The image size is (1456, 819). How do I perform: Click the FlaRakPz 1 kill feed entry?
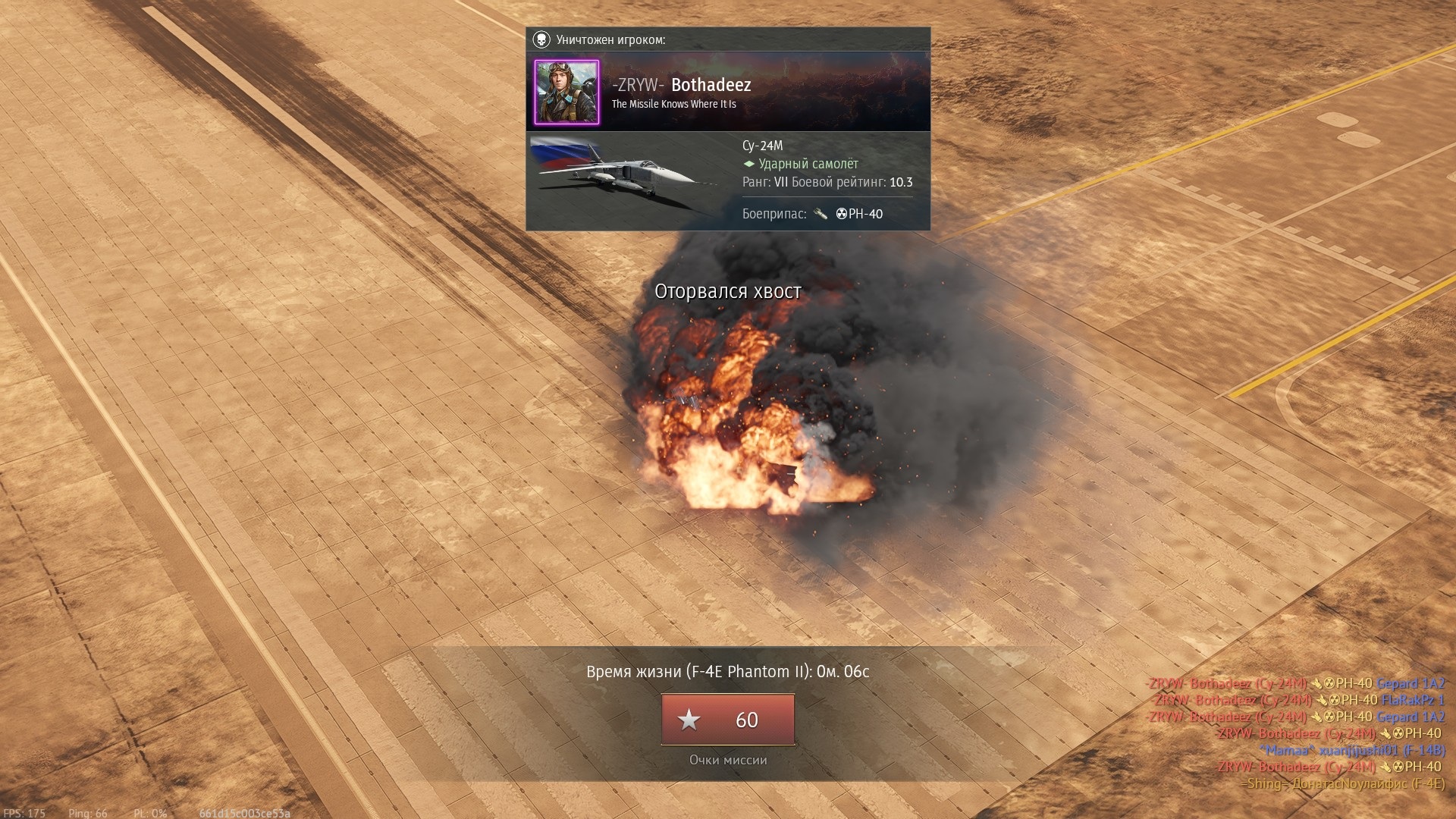pyautogui.click(x=1412, y=700)
